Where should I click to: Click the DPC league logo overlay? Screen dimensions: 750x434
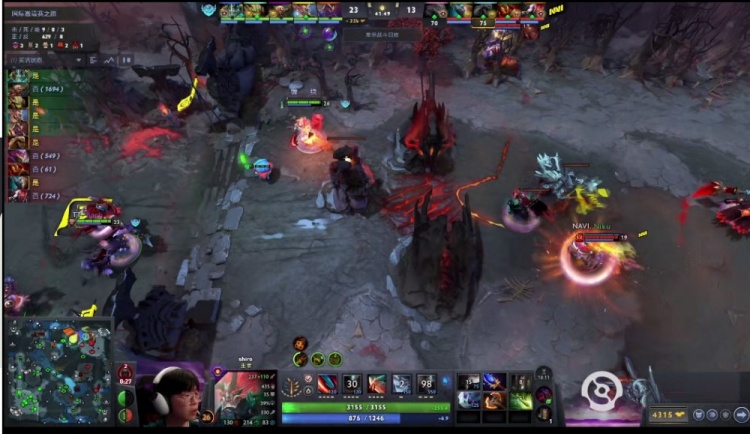[x=602, y=390]
